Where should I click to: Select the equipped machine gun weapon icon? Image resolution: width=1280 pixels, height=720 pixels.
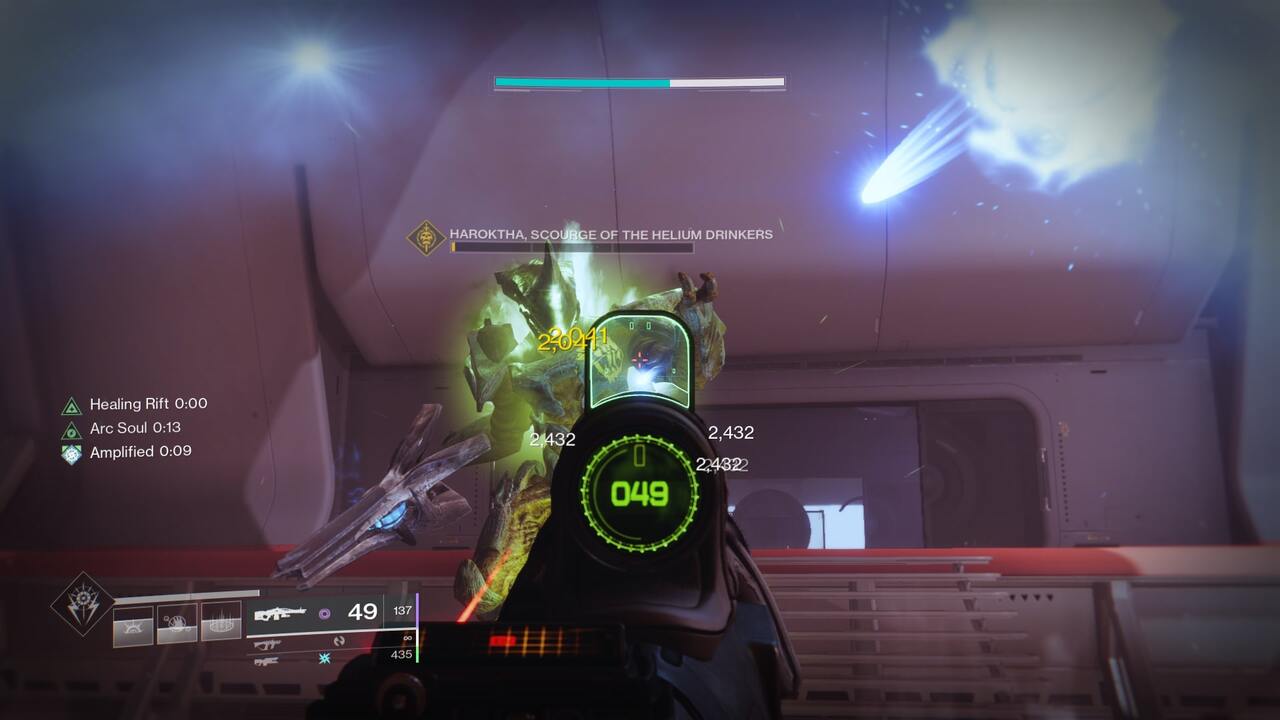click(280, 614)
